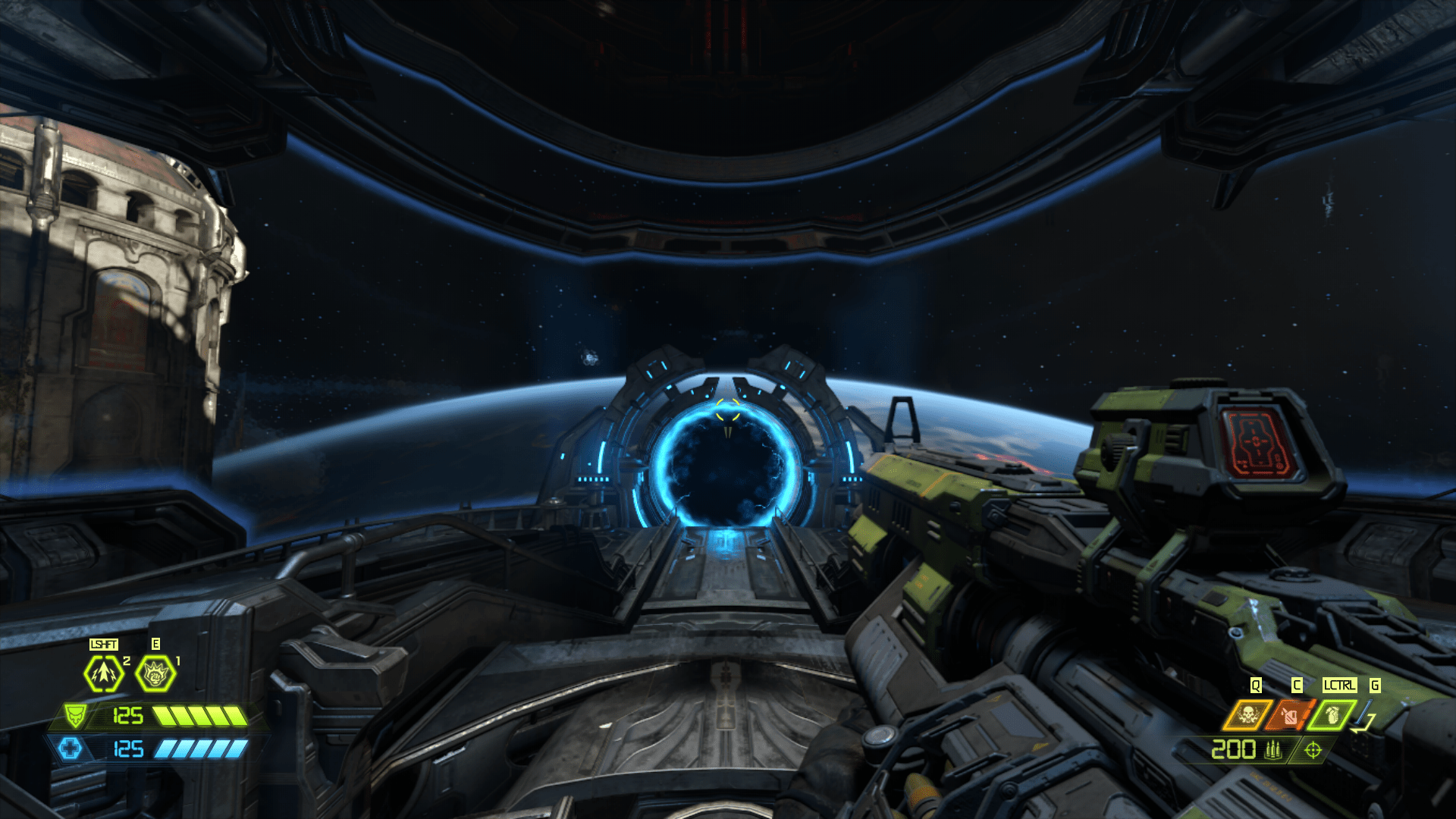Click the blue health bar value 125
Screen dimensions: 1456x819
pyautogui.click(x=128, y=749)
